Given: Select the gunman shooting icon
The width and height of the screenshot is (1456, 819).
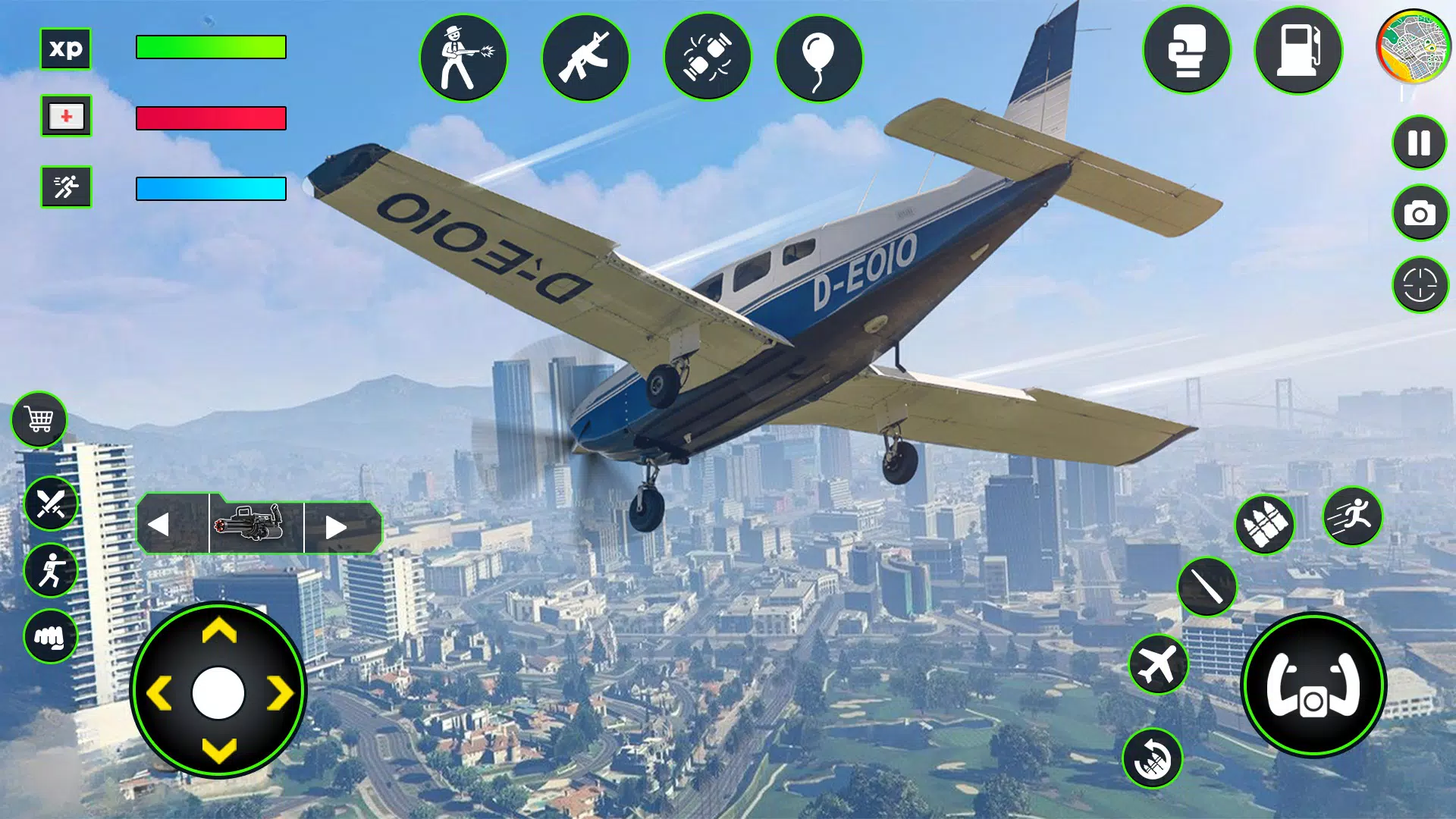Looking at the screenshot, I should (463, 58).
